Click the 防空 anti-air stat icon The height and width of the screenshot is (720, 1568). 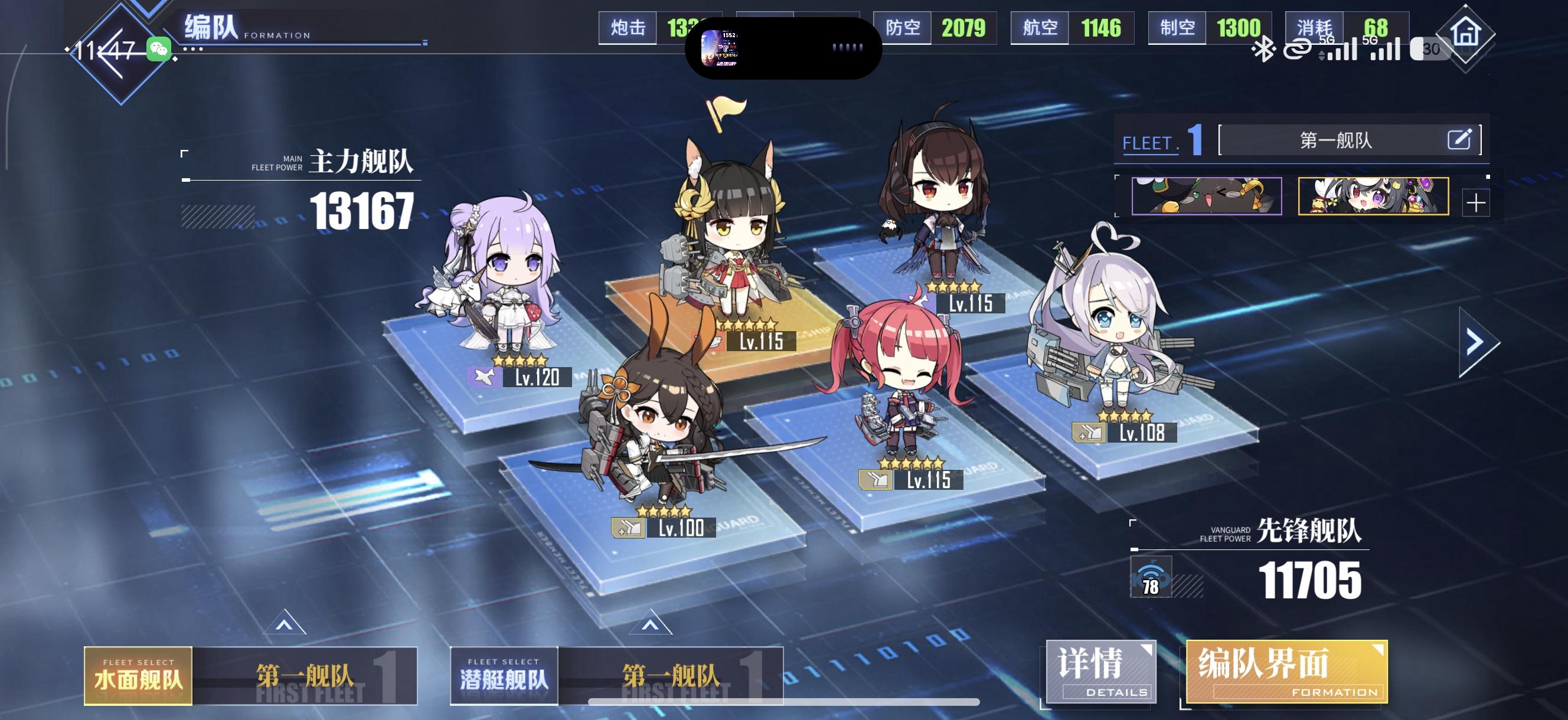[x=905, y=28]
